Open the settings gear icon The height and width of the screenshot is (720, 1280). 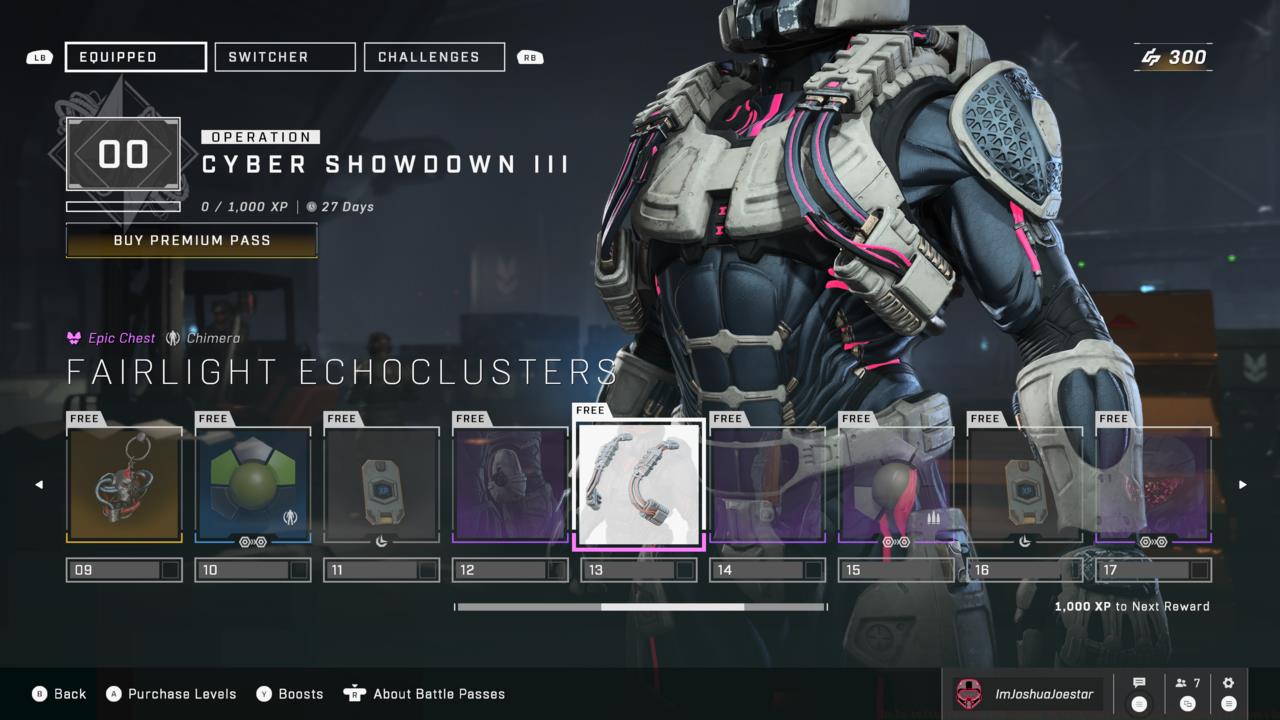1229,684
